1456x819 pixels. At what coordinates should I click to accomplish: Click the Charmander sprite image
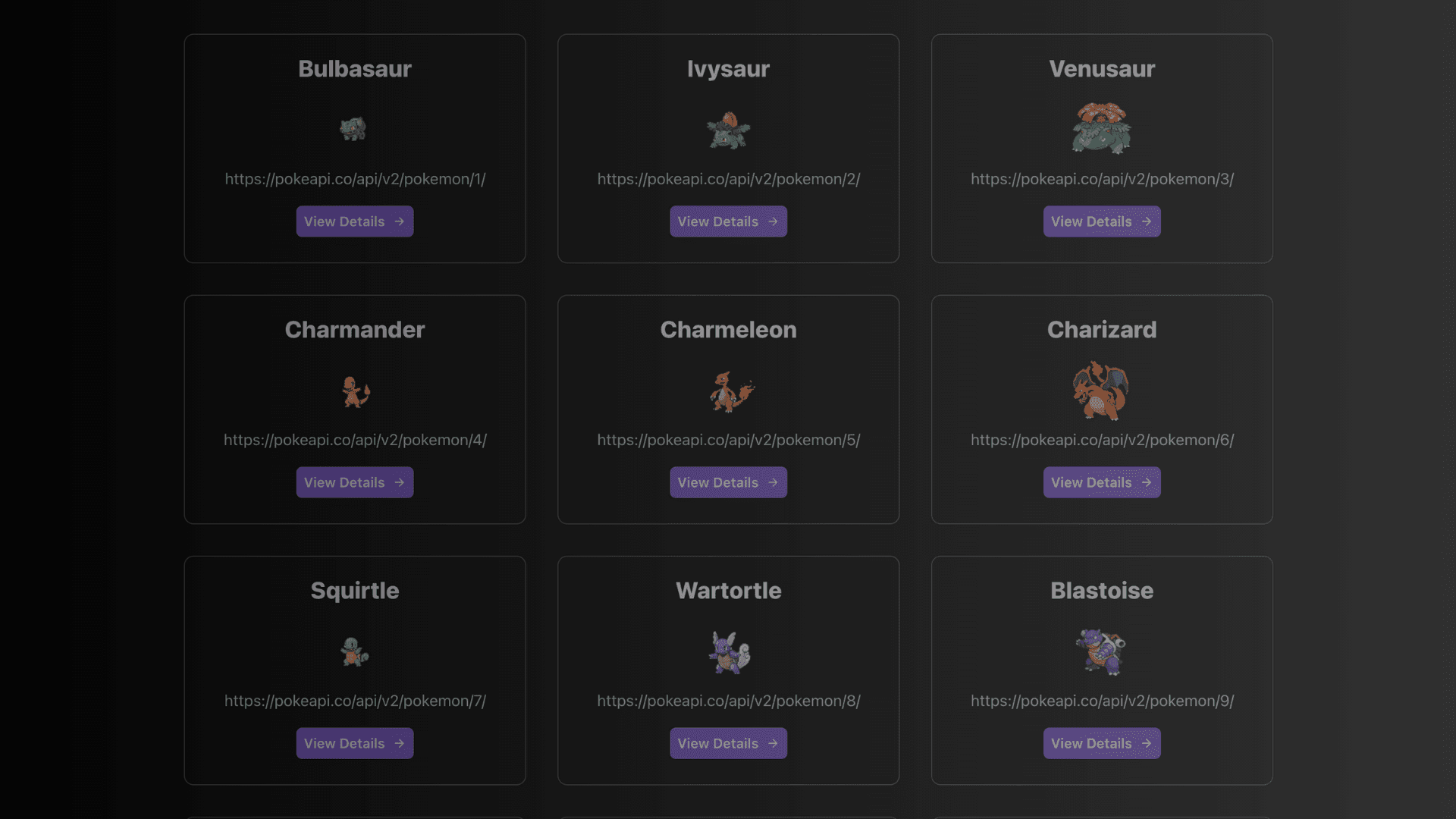click(355, 390)
